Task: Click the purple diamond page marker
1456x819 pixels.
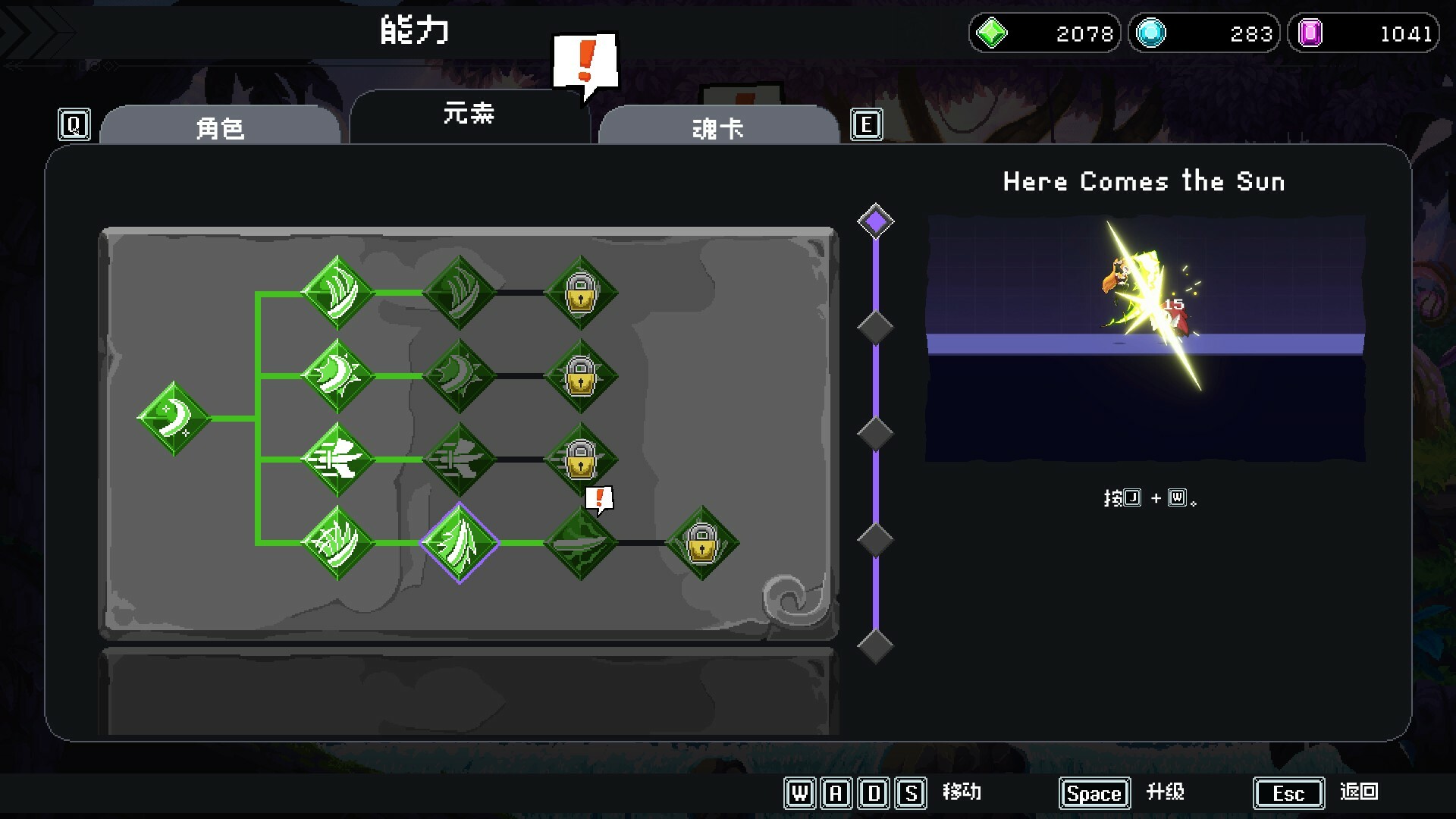Action: [875, 221]
